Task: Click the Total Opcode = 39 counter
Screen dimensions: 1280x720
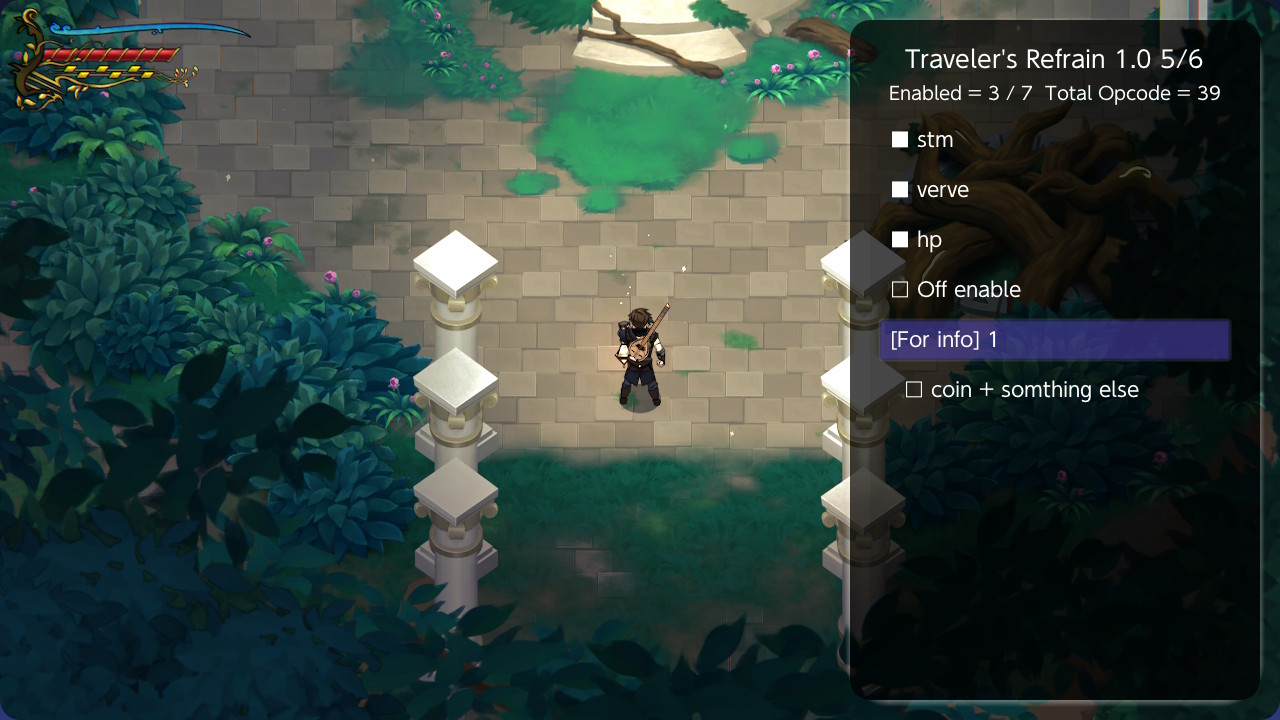Action: click(x=1135, y=93)
